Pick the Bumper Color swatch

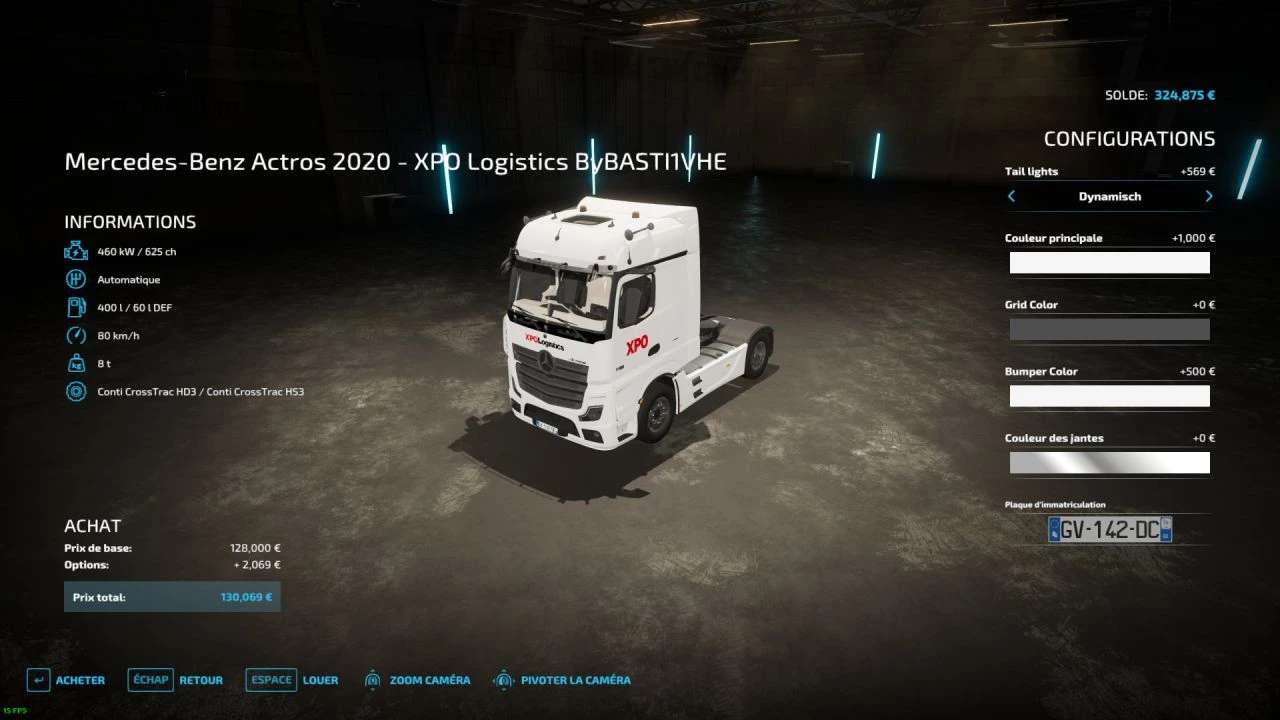tap(1109, 396)
